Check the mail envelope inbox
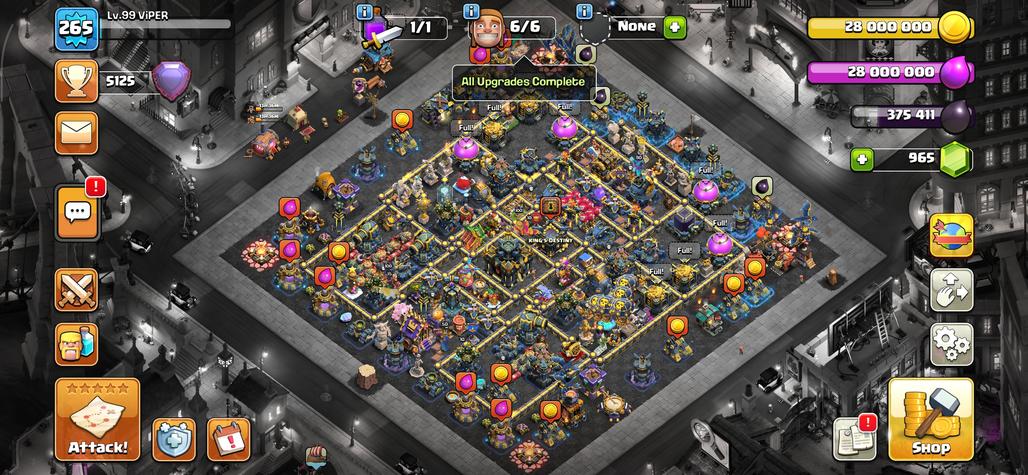The height and width of the screenshot is (475, 1028). pyautogui.click(x=76, y=131)
